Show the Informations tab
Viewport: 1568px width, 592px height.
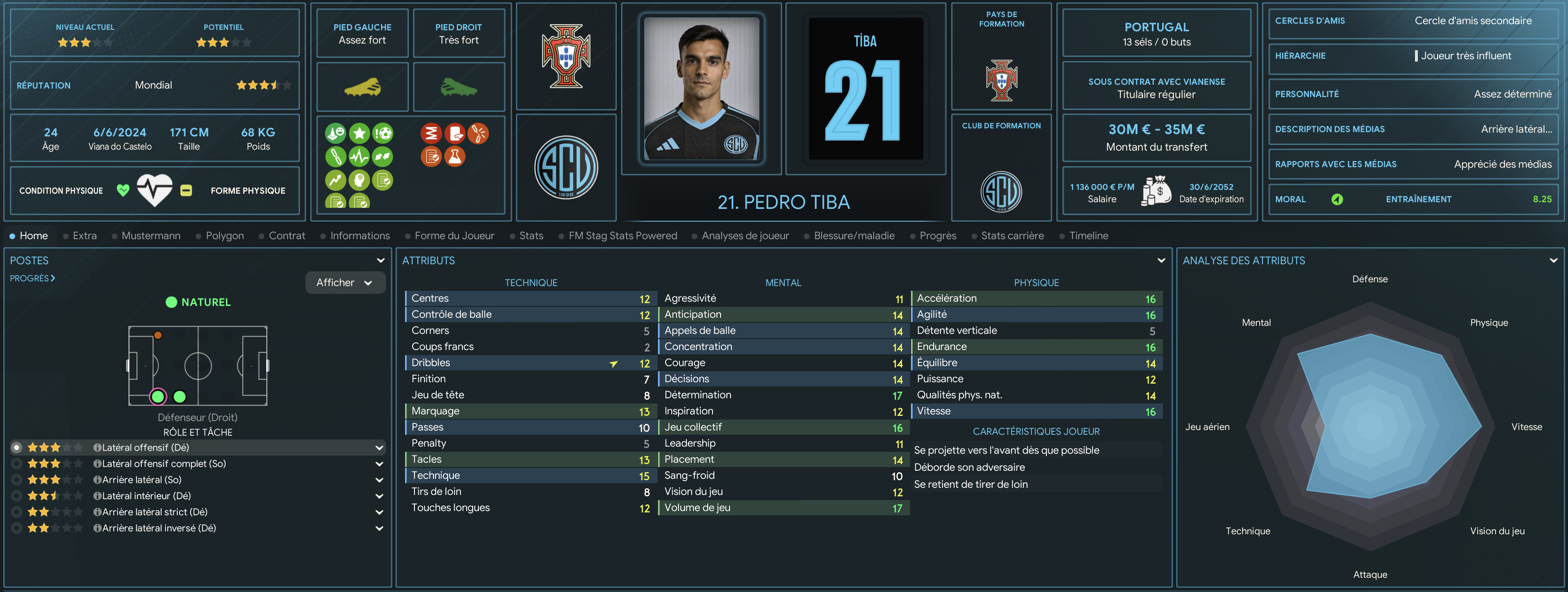(359, 235)
